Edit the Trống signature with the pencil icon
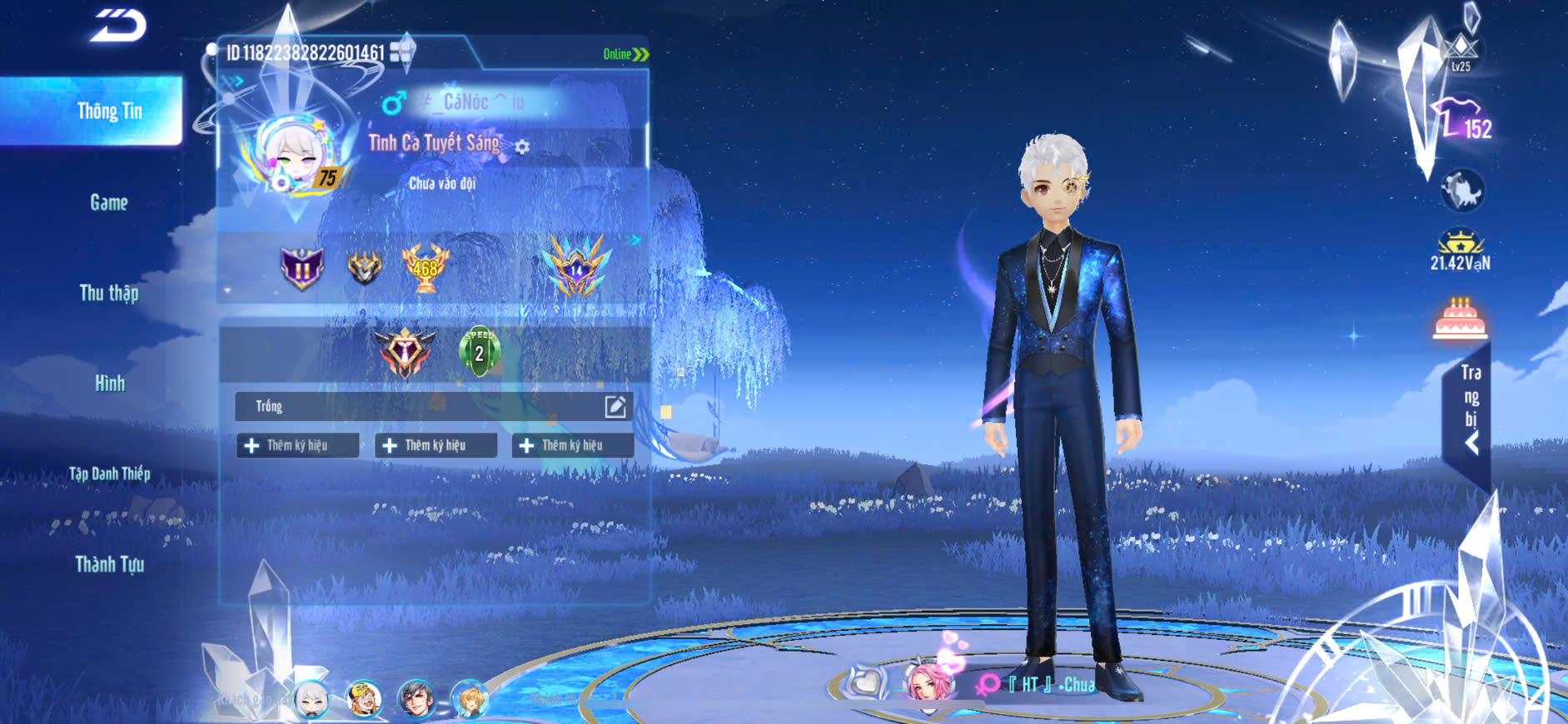This screenshot has height=724, width=1568. click(615, 406)
